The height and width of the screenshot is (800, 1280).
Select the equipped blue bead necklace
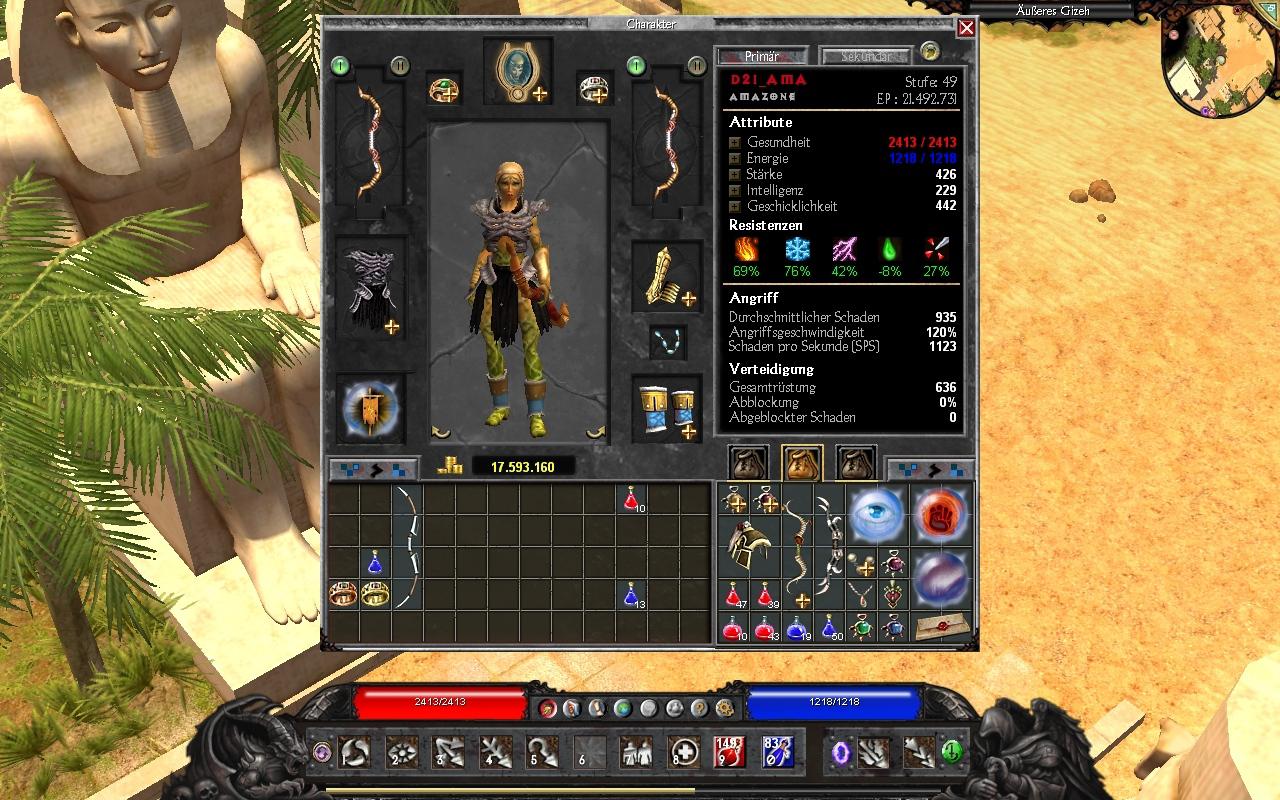[x=667, y=341]
